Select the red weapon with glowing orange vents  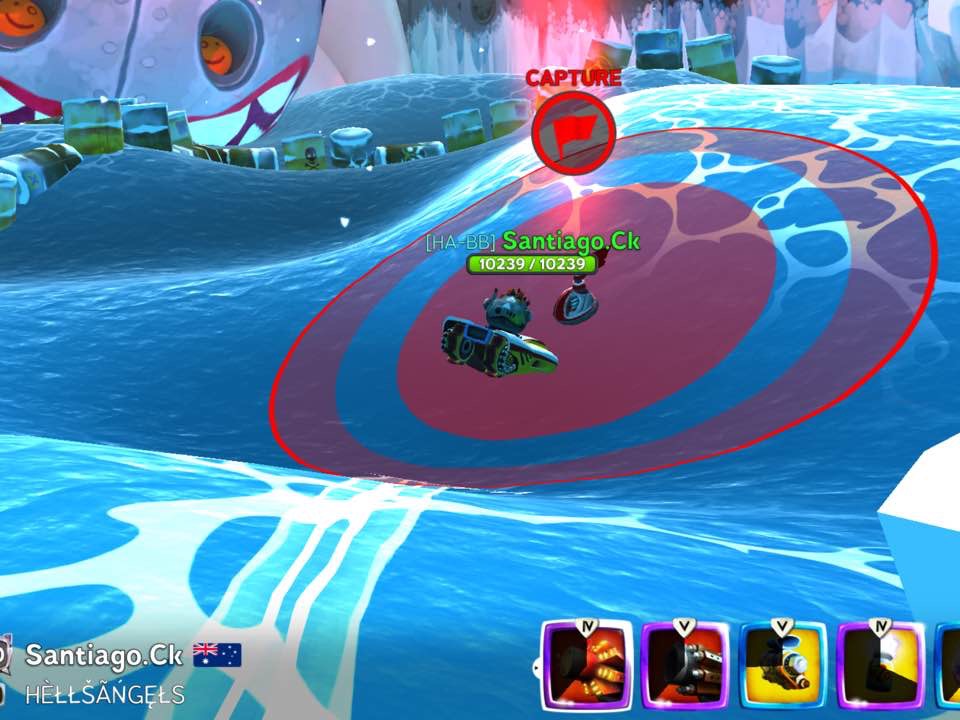click(587, 667)
